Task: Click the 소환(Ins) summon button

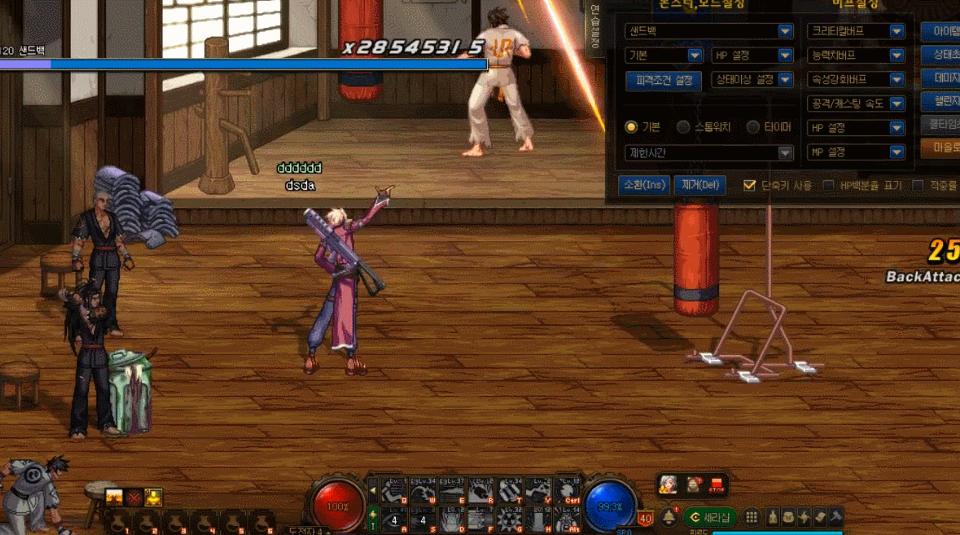Action: pos(644,185)
